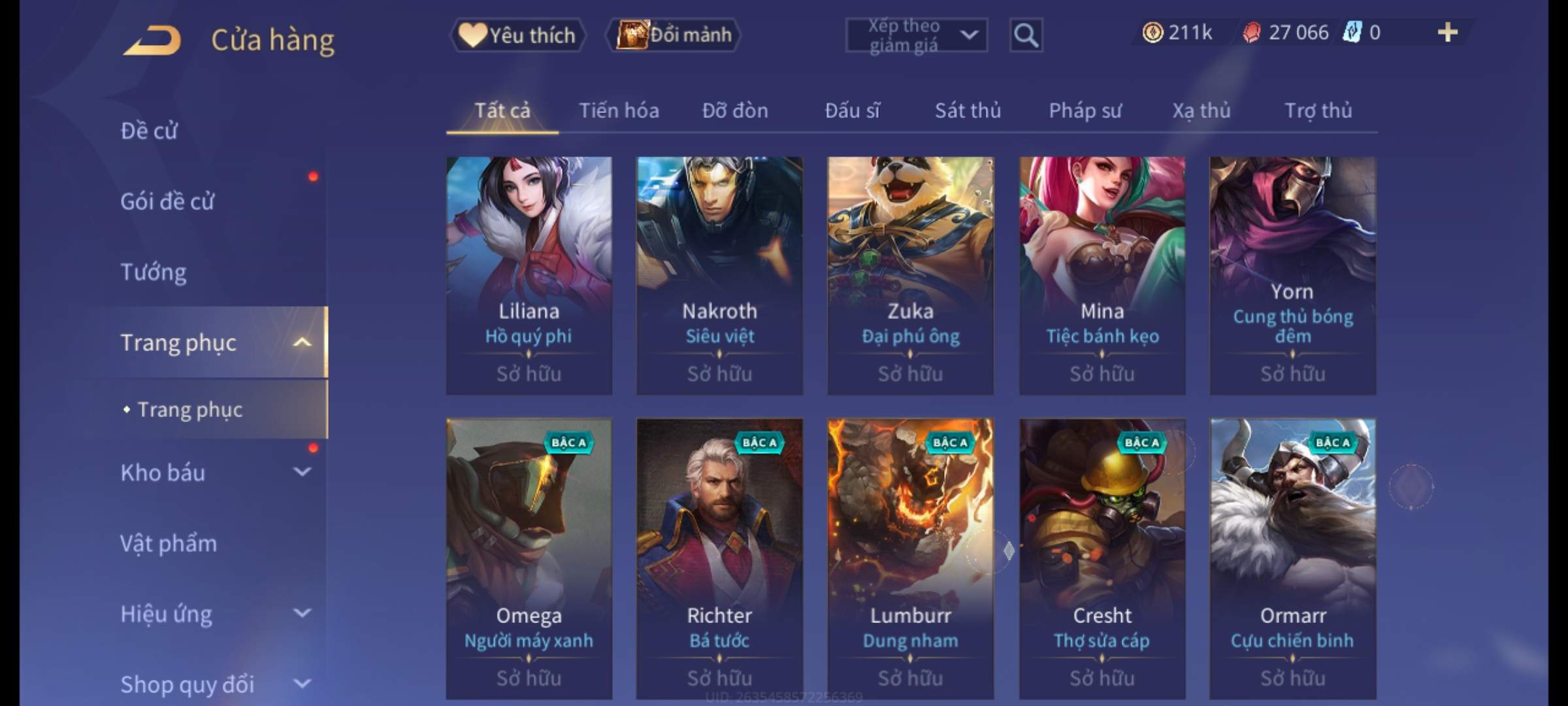Add currency with the plus button
The width and height of the screenshot is (1568, 706).
tap(1447, 33)
